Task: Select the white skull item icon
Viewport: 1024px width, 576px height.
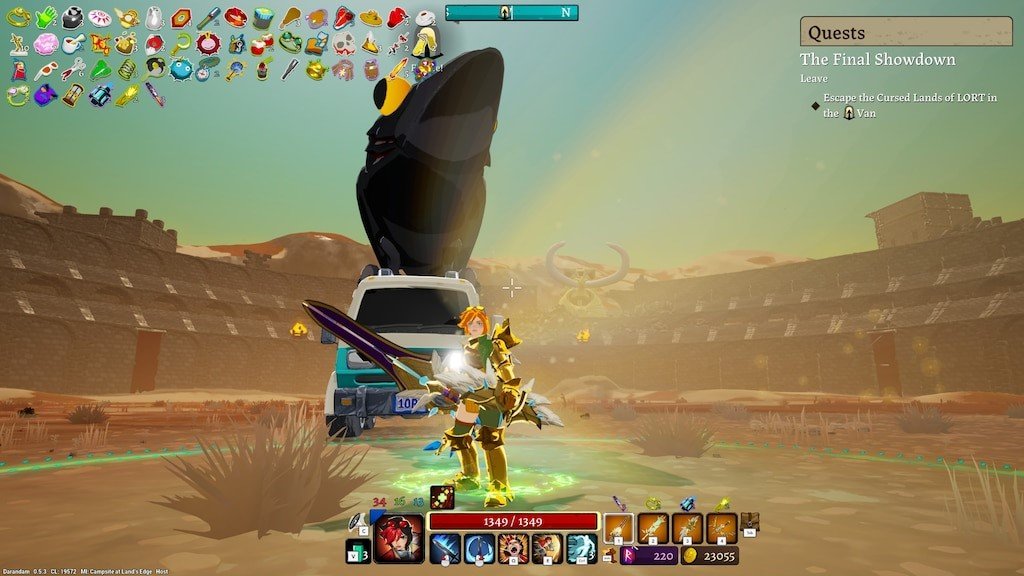Action: click(x=344, y=43)
